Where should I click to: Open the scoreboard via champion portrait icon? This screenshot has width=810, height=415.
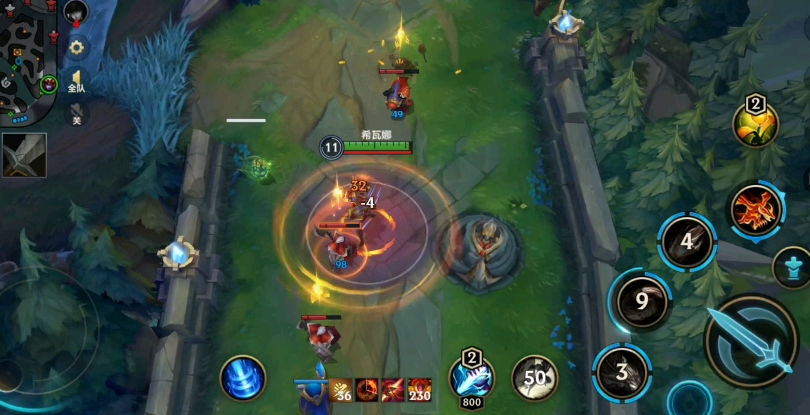76,13
